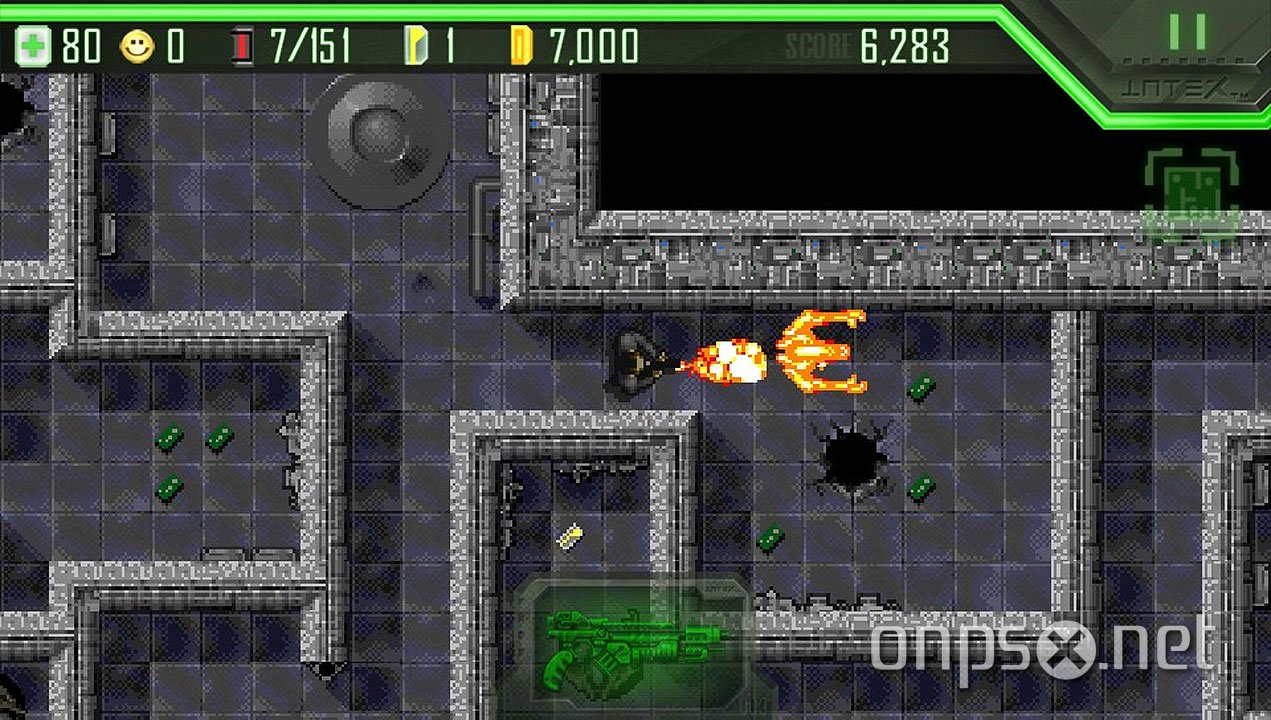Pause the game with the pause button

[1187, 32]
